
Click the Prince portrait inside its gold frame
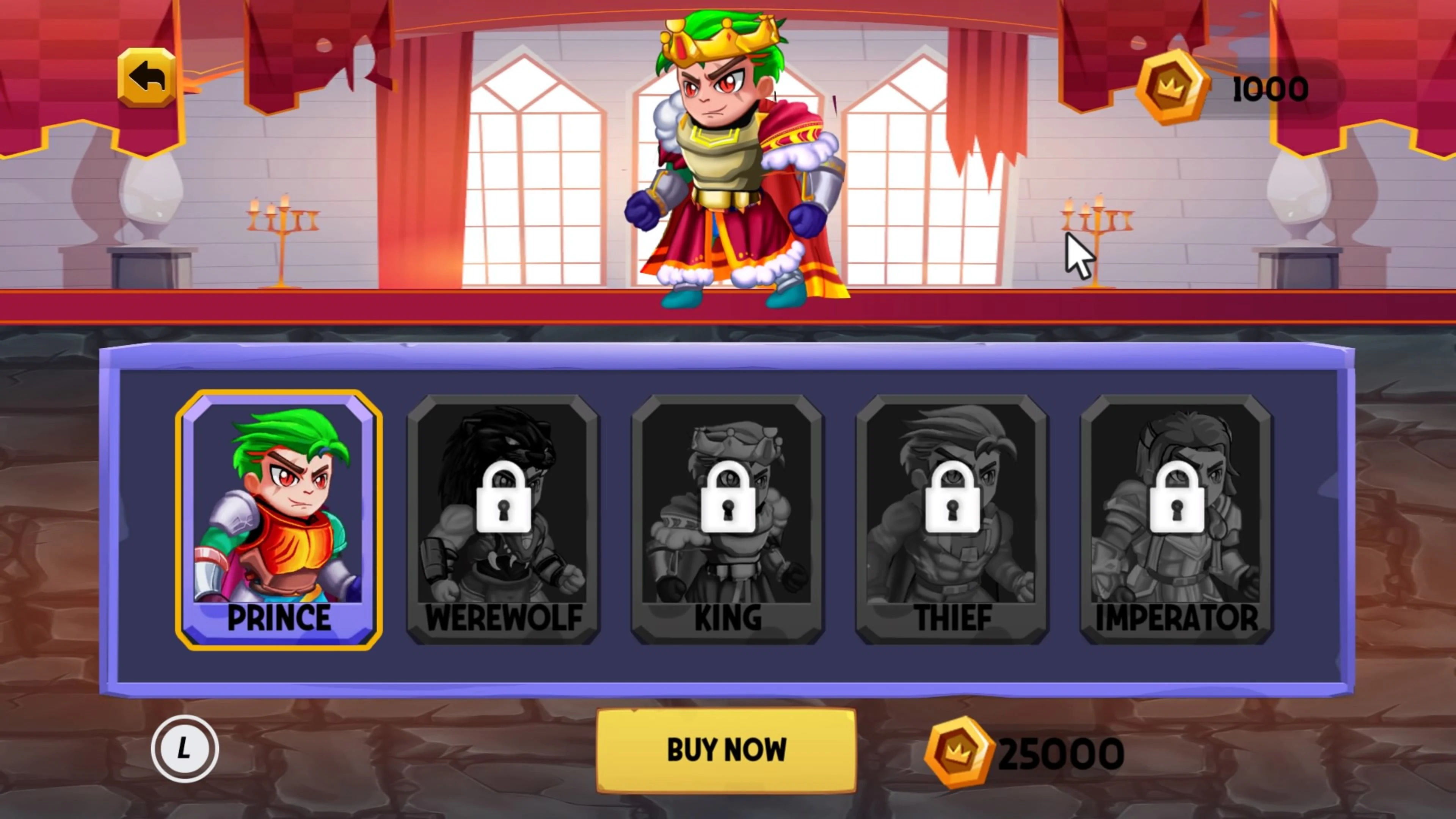tap(279, 509)
